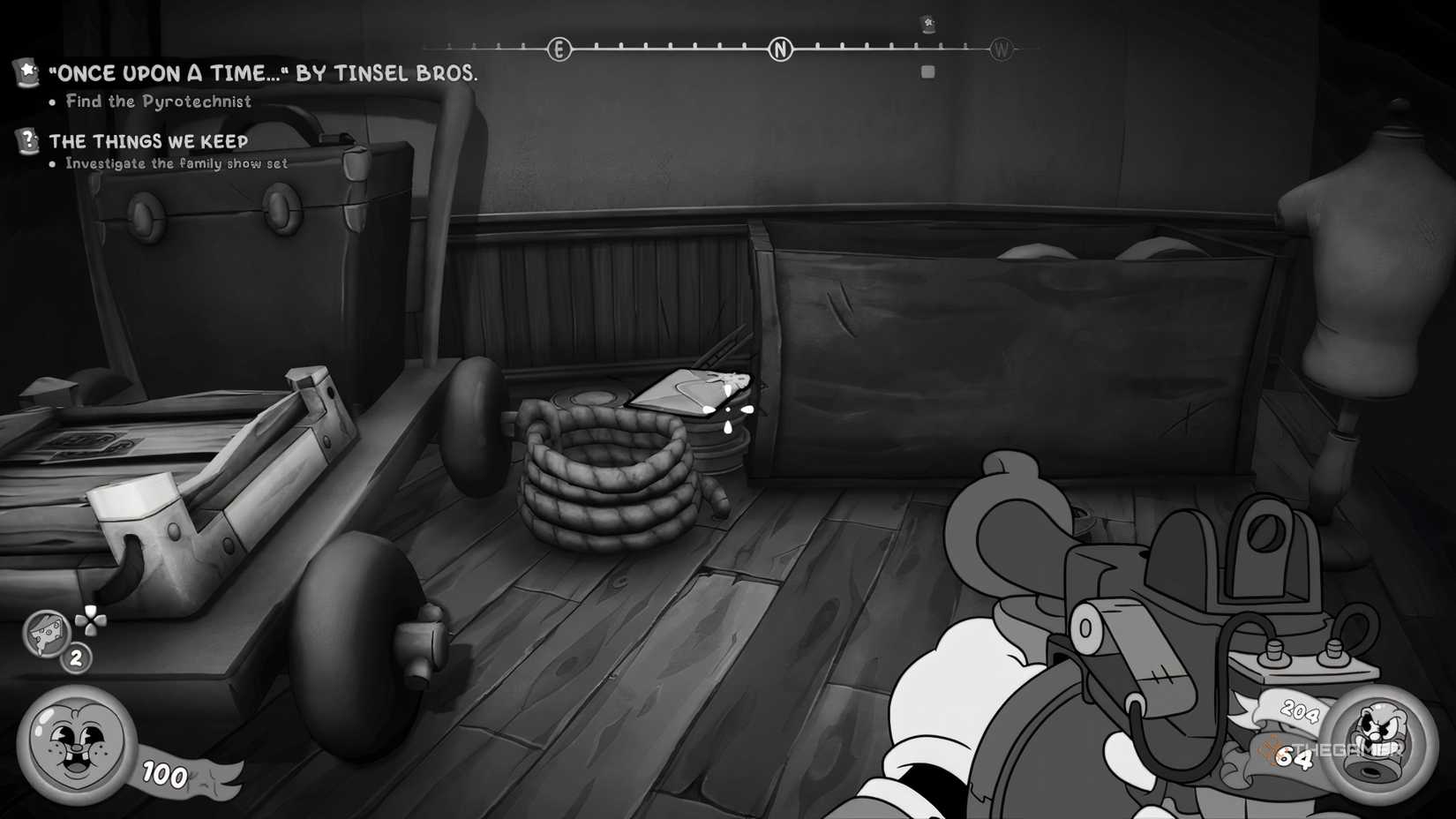Click the 'Find the Pyrotechnist' objective text
Viewport: 1456px width, 819px height.
pyautogui.click(x=157, y=101)
